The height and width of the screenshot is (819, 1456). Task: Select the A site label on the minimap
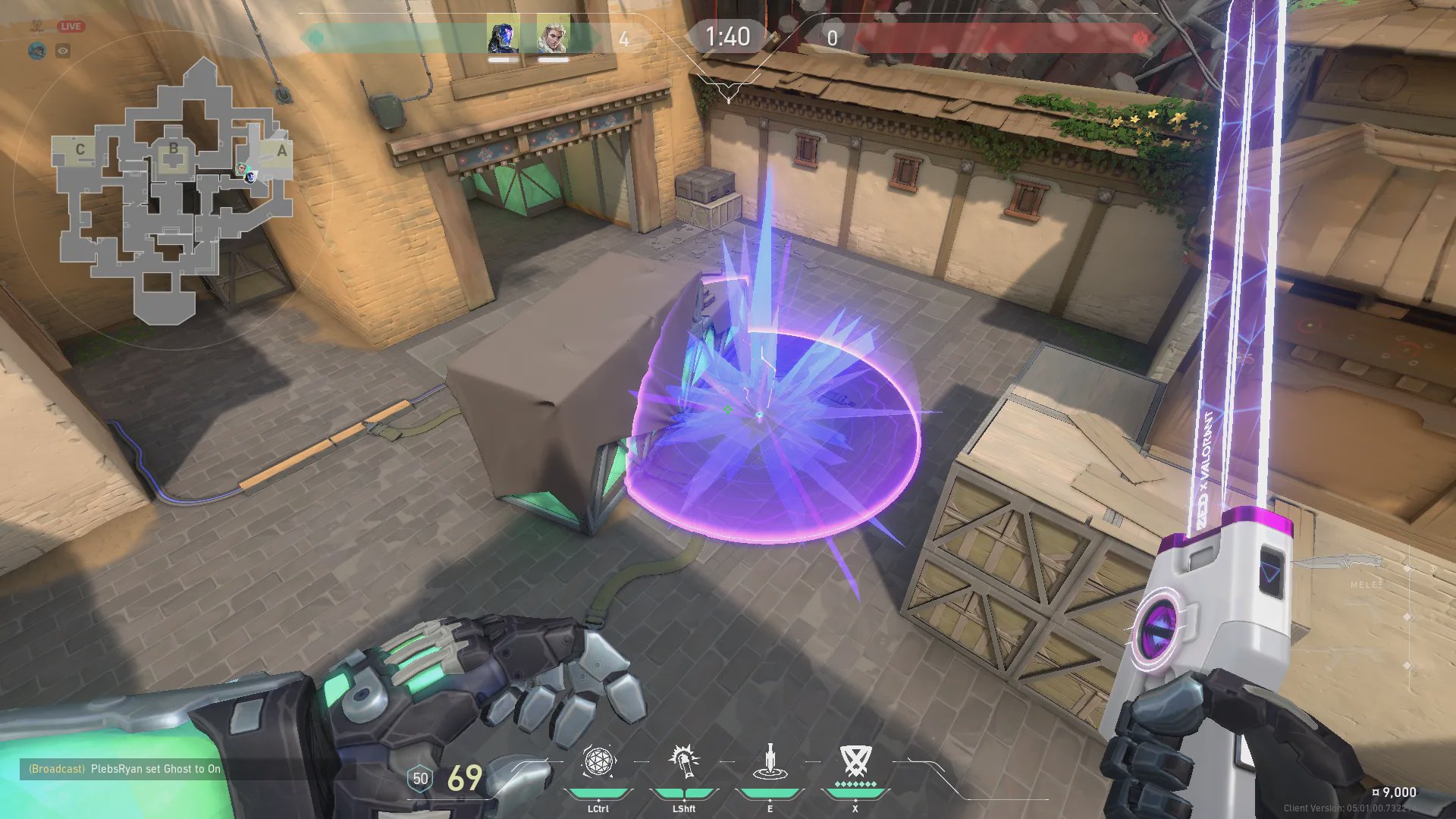tap(281, 151)
